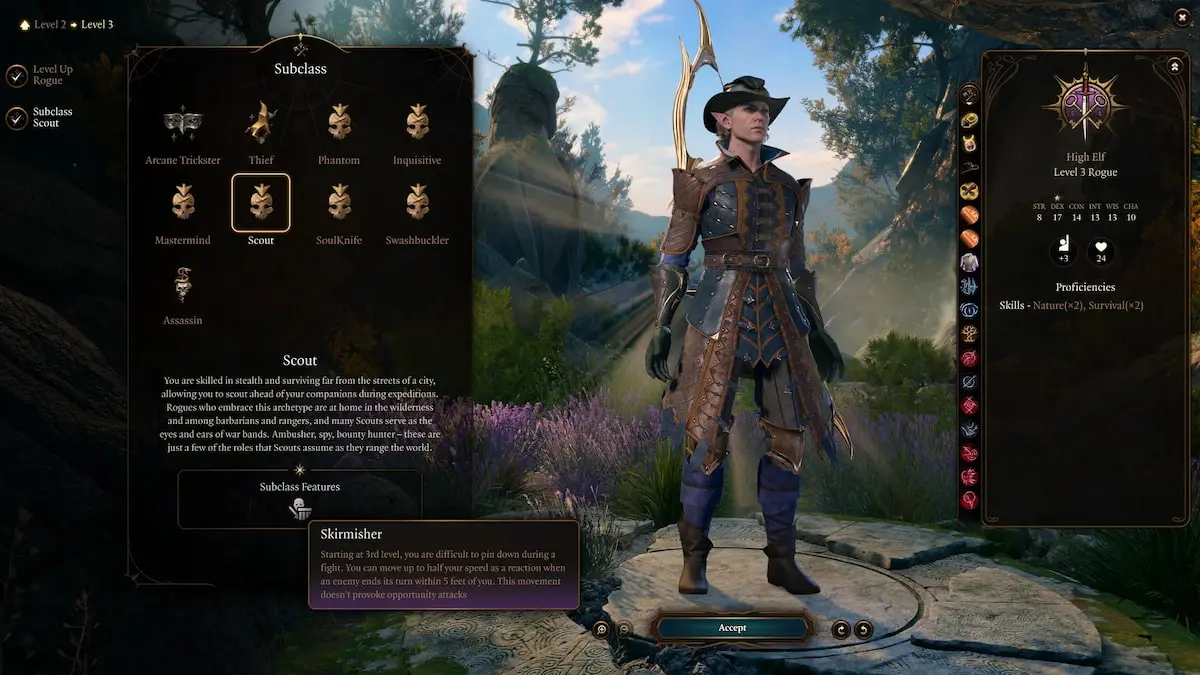Select the Thief subclass icon
The width and height of the screenshot is (1200, 675).
[x=261, y=123]
